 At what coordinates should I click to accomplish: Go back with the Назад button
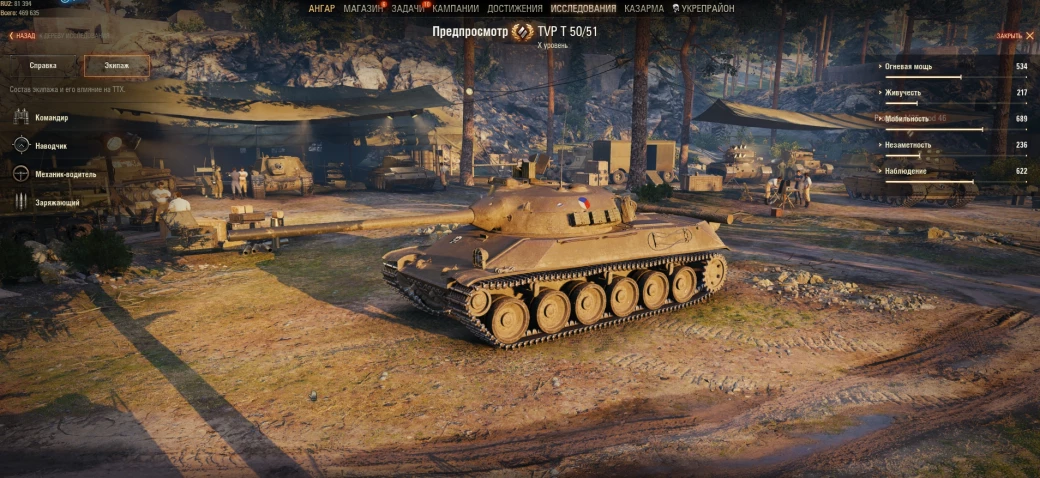point(23,36)
